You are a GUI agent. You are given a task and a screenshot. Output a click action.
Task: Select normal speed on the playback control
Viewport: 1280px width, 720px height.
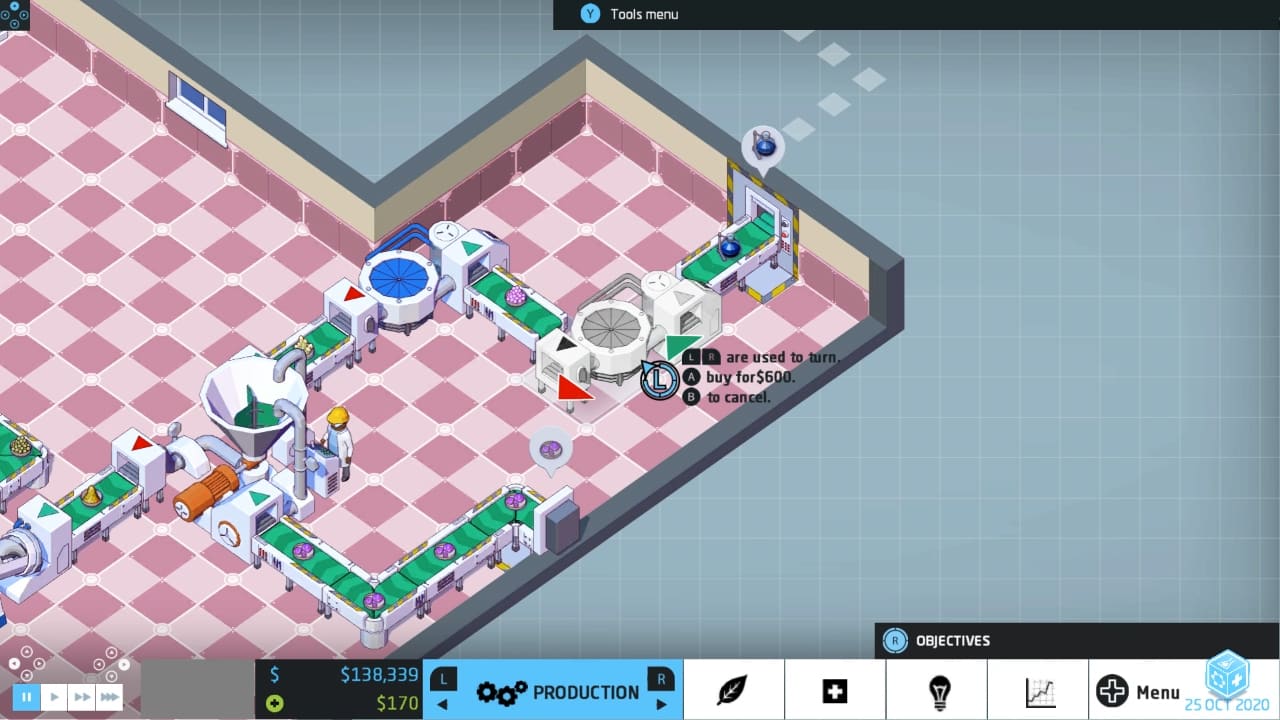click(53, 697)
